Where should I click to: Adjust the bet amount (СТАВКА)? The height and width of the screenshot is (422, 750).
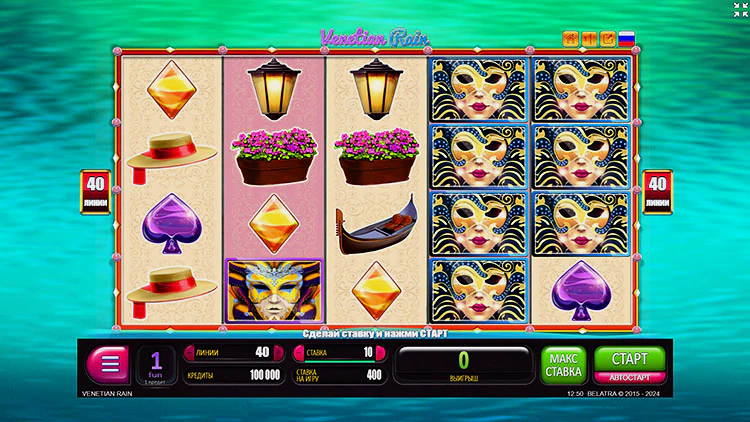[x=337, y=352]
